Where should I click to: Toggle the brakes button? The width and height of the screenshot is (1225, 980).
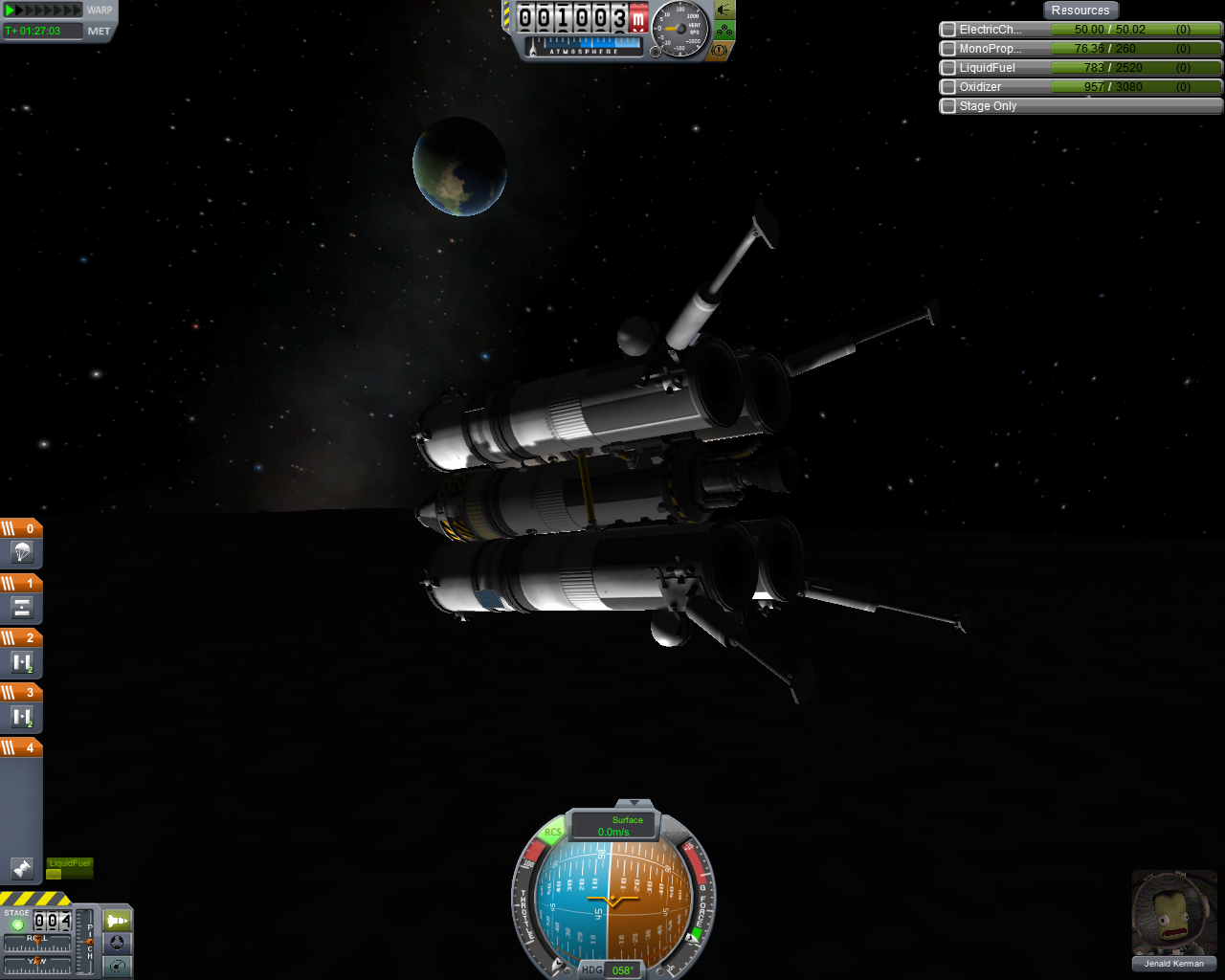[x=720, y=50]
